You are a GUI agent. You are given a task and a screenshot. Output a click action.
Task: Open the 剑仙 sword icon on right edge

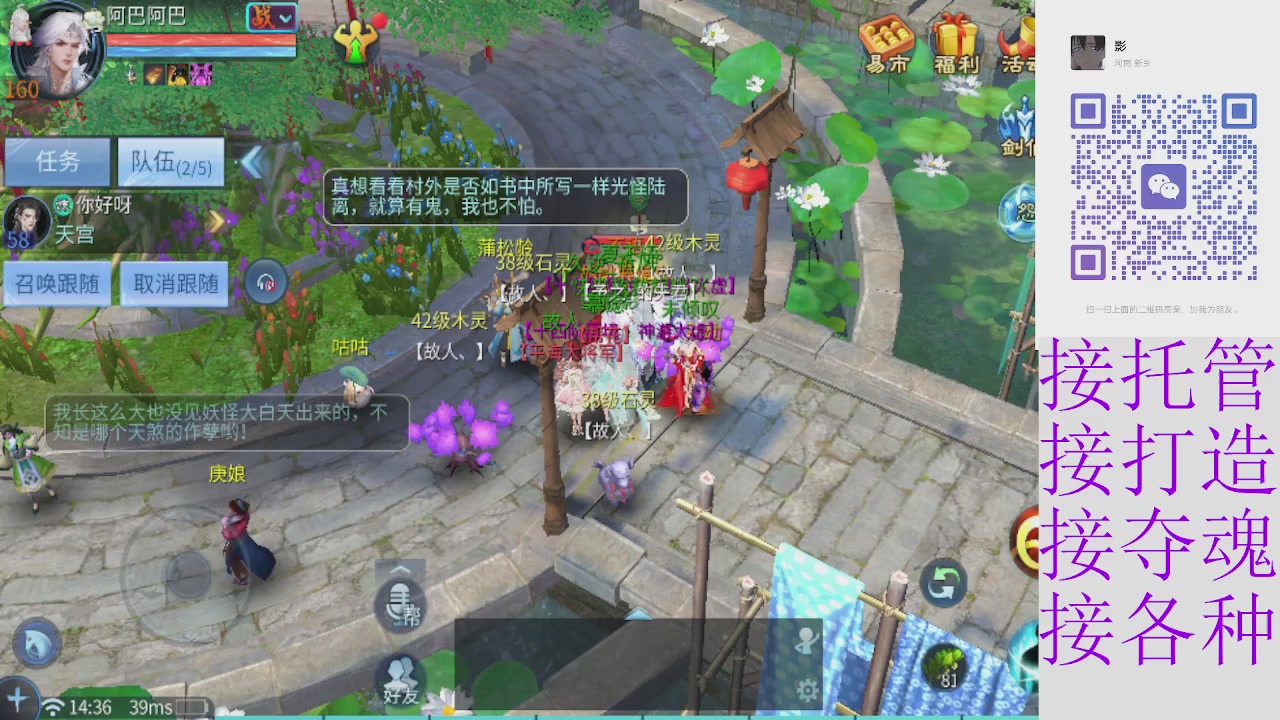pyautogui.click(x=1021, y=120)
